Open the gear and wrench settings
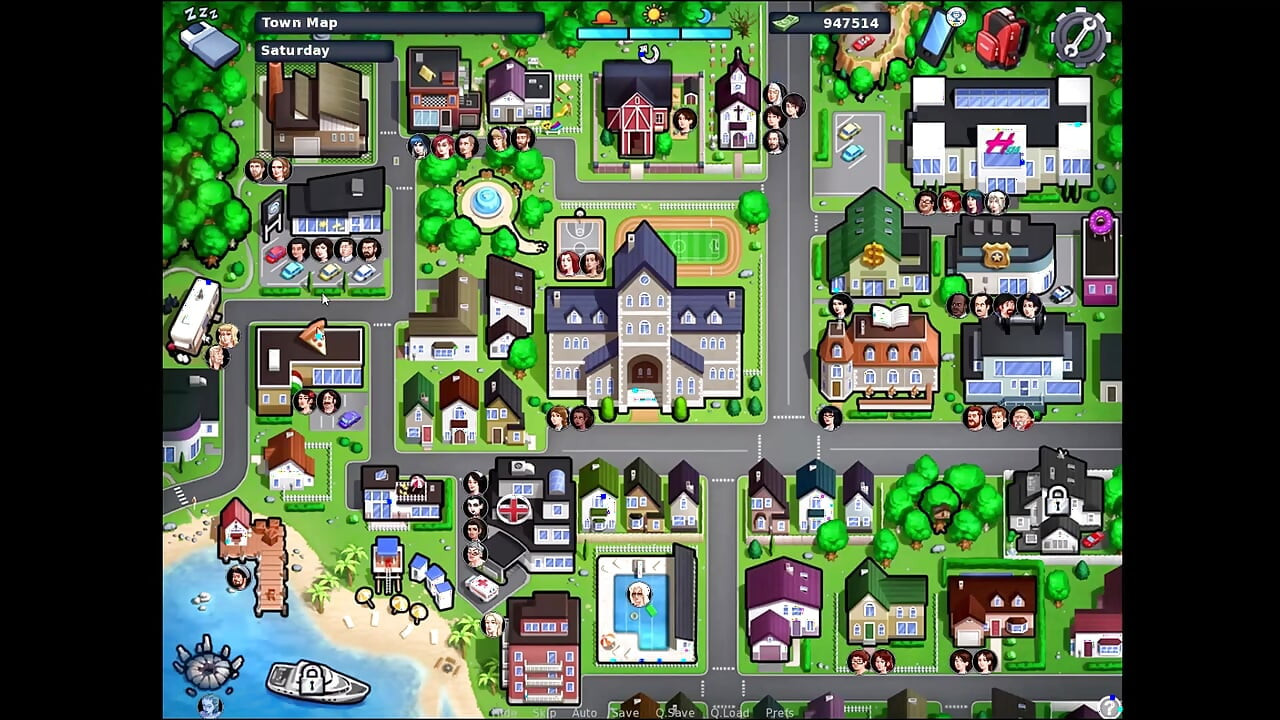 click(1080, 36)
